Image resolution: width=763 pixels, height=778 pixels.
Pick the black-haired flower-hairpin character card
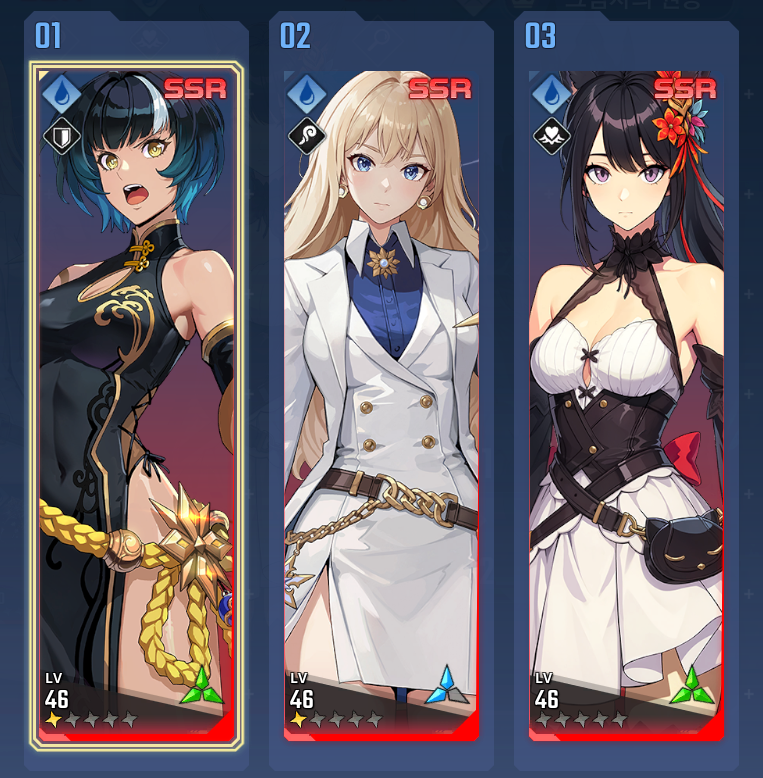pyautogui.click(x=626, y=405)
